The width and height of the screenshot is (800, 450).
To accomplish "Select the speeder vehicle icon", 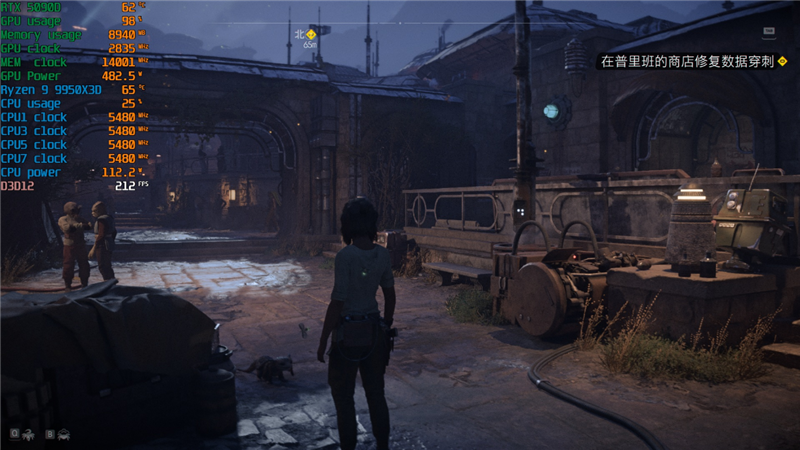I will 63,434.
